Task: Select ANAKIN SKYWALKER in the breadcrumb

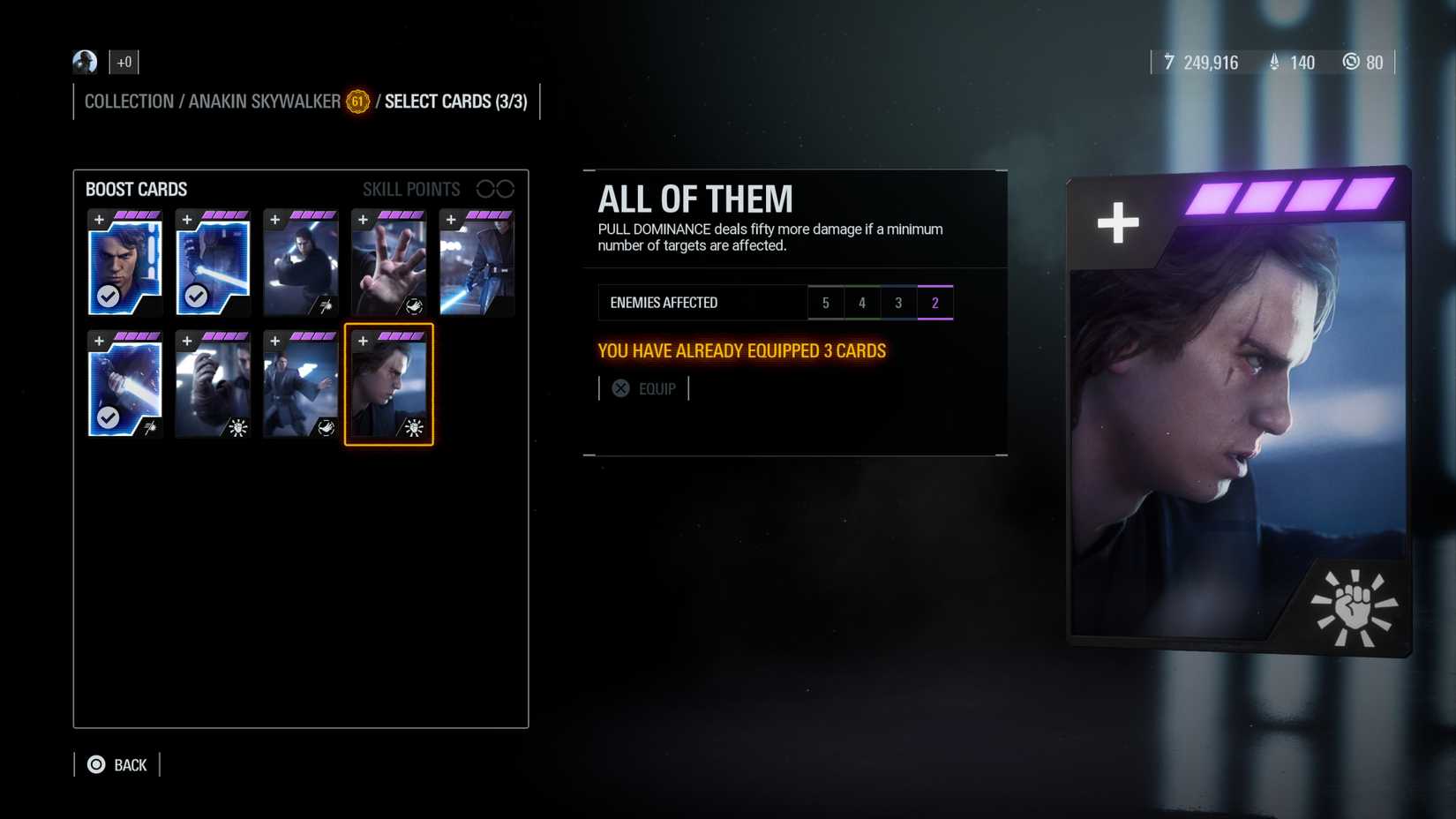Action: [x=267, y=101]
